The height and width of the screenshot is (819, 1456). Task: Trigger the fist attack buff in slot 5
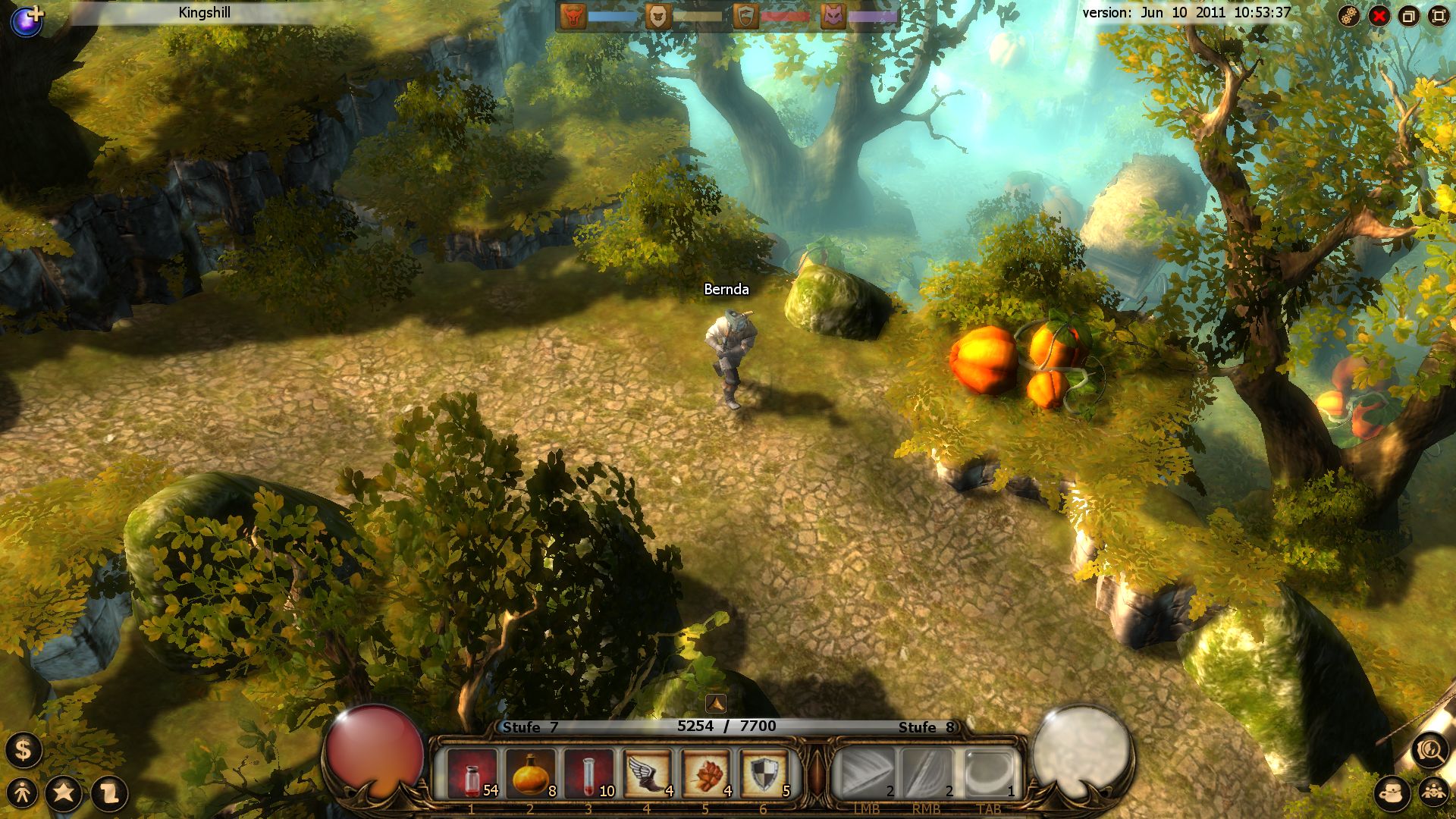pyautogui.click(x=708, y=772)
